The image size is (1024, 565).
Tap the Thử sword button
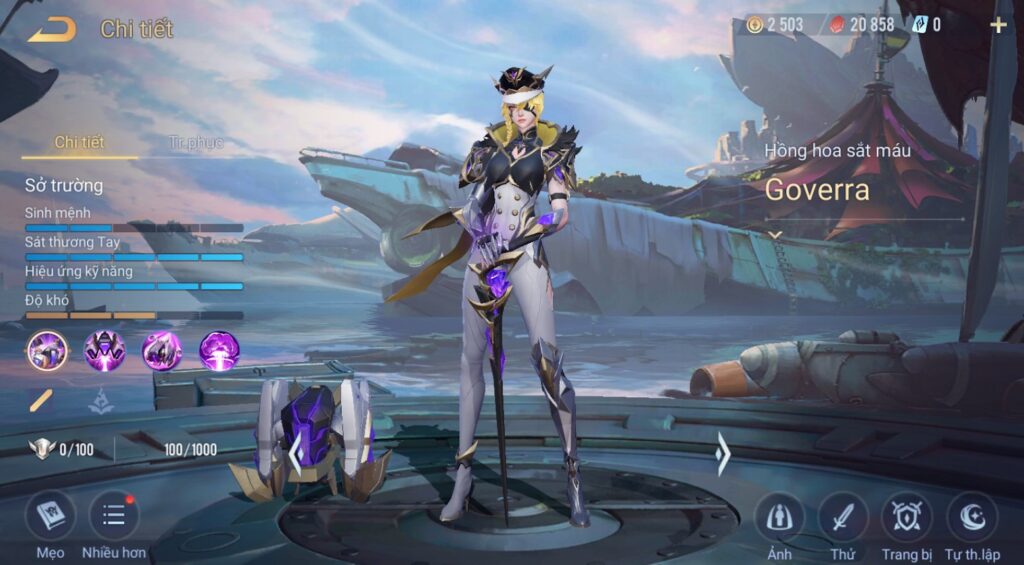843,518
